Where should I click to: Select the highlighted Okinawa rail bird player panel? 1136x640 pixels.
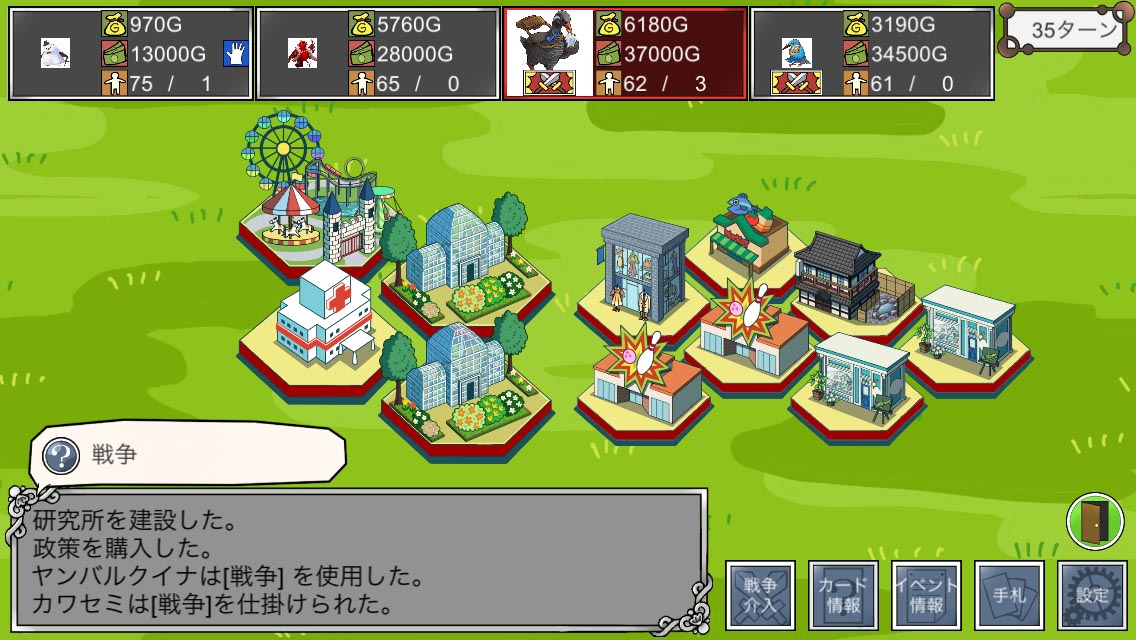625,53
